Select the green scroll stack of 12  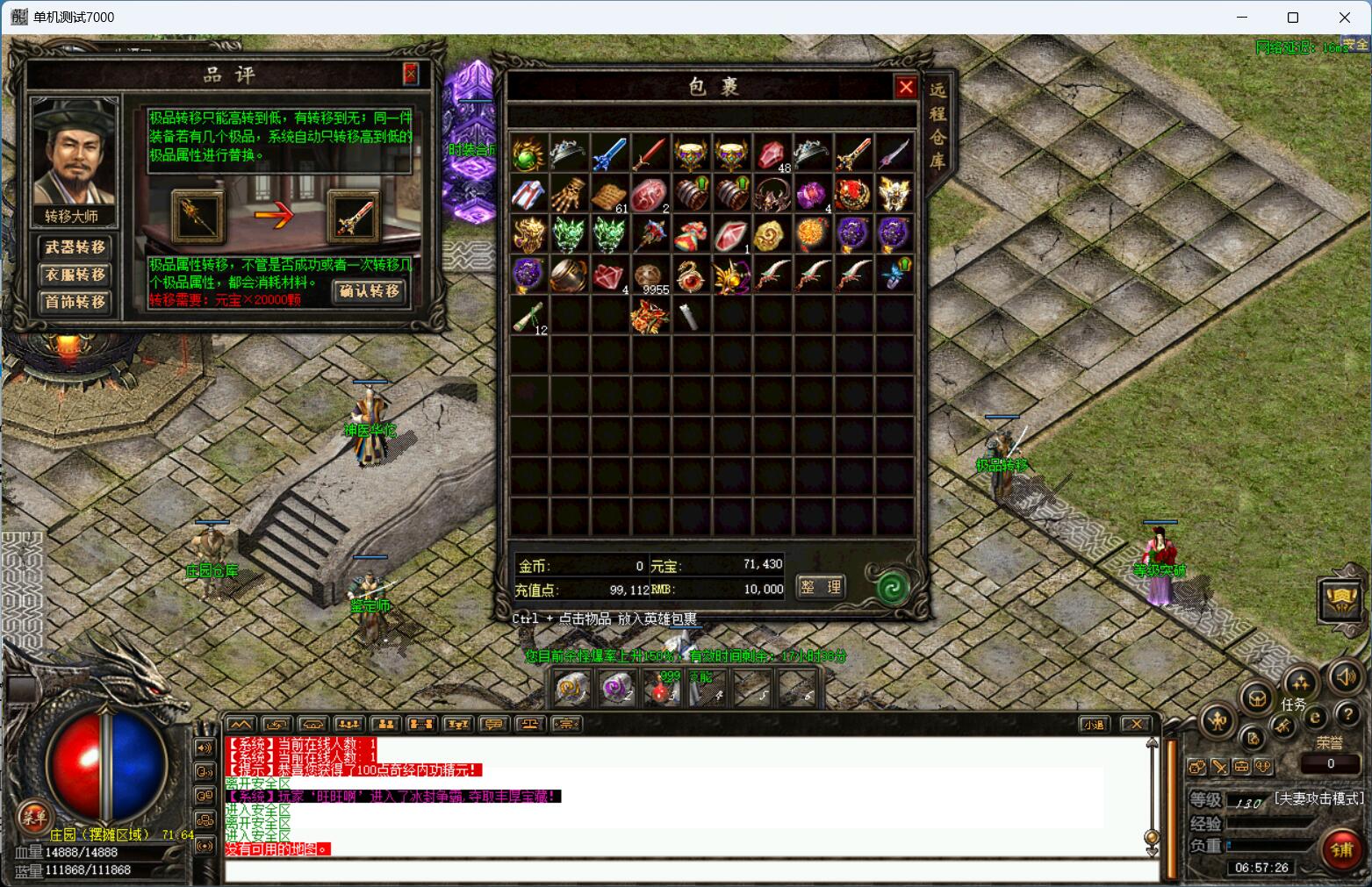point(529,316)
